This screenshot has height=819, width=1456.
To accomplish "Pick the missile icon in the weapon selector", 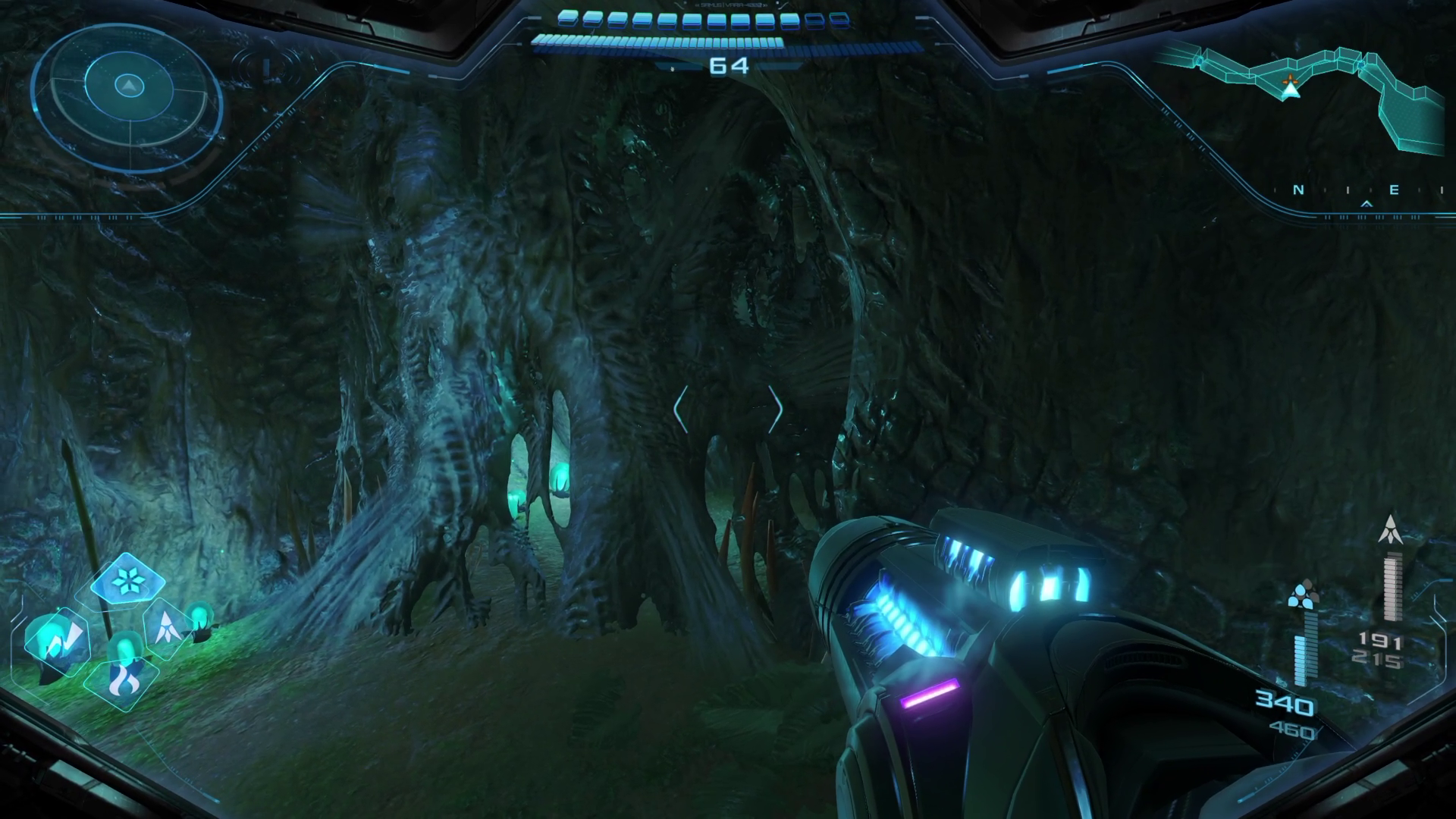I will tap(165, 627).
